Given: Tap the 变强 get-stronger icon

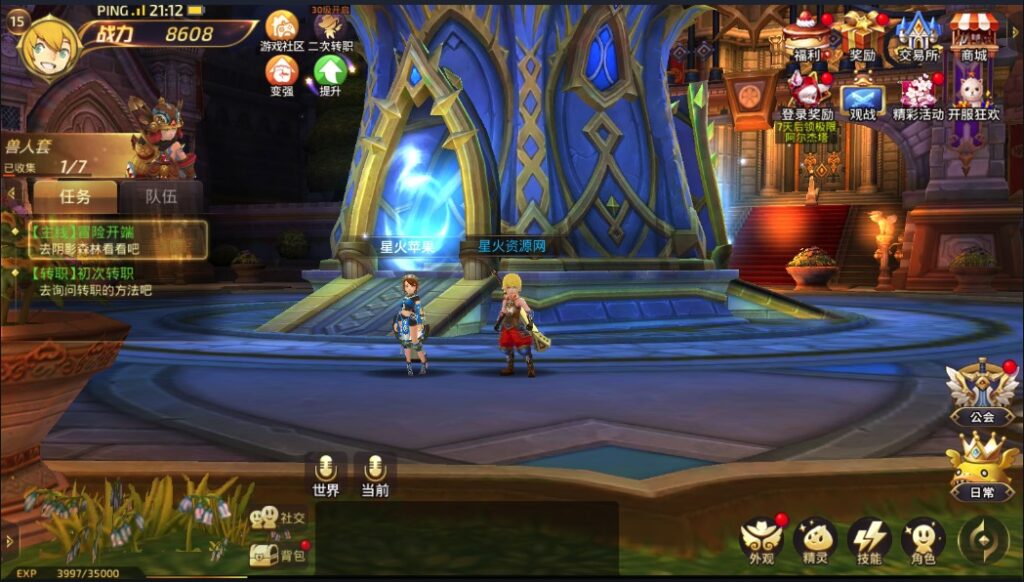Looking at the screenshot, I should [282, 72].
